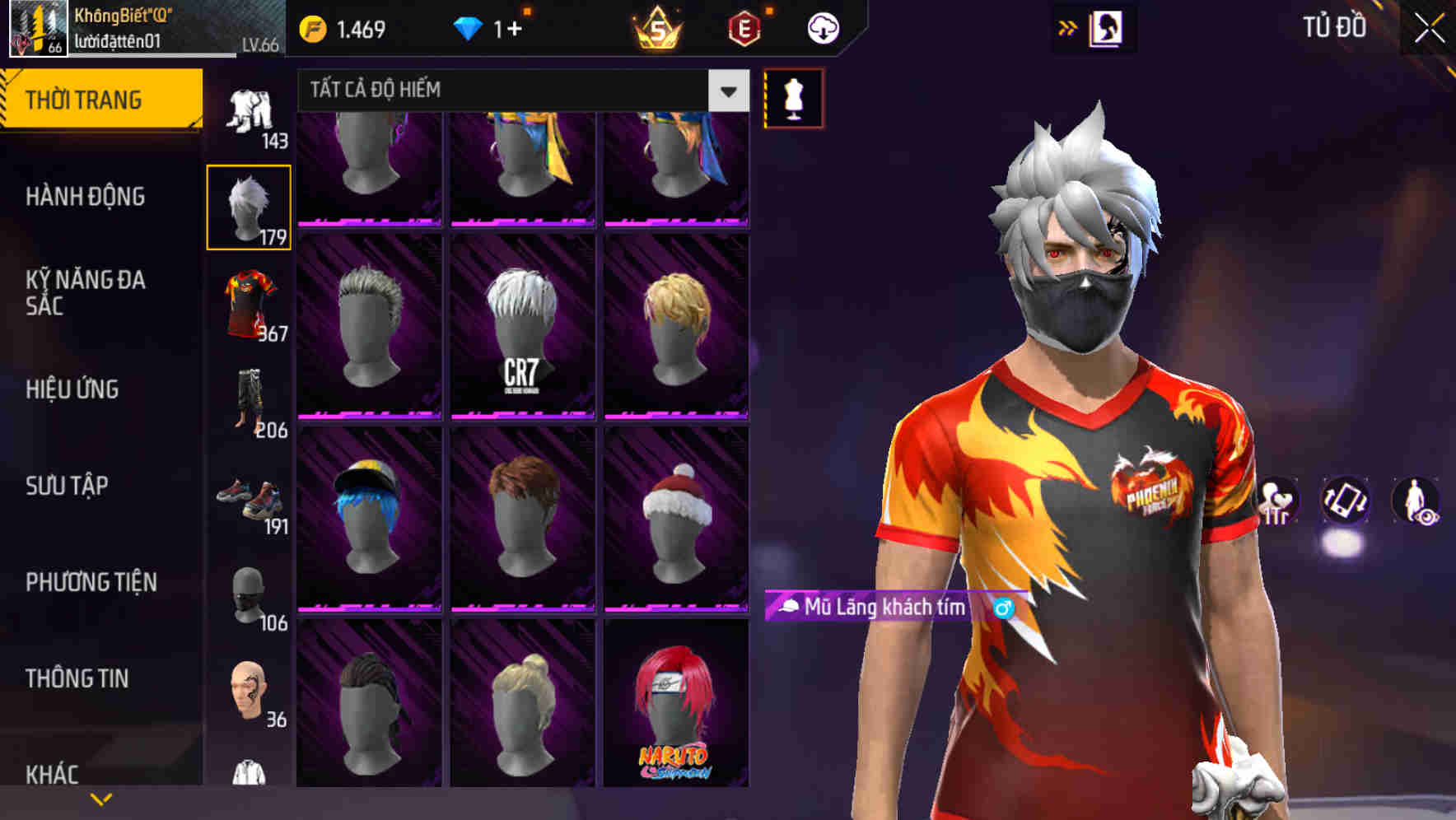Tap the rotate character view icon
The height and width of the screenshot is (820, 1456).
pyautogui.click(x=1346, y=502)
